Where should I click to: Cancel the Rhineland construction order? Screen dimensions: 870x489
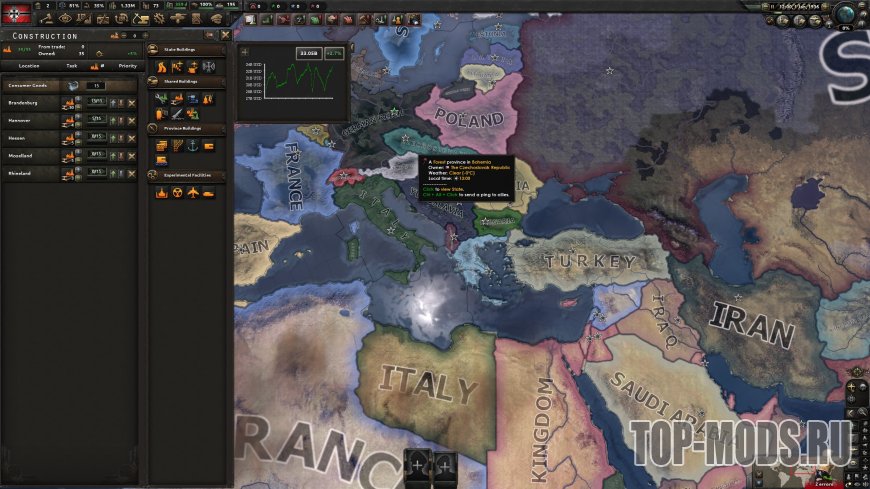[131, 174]
